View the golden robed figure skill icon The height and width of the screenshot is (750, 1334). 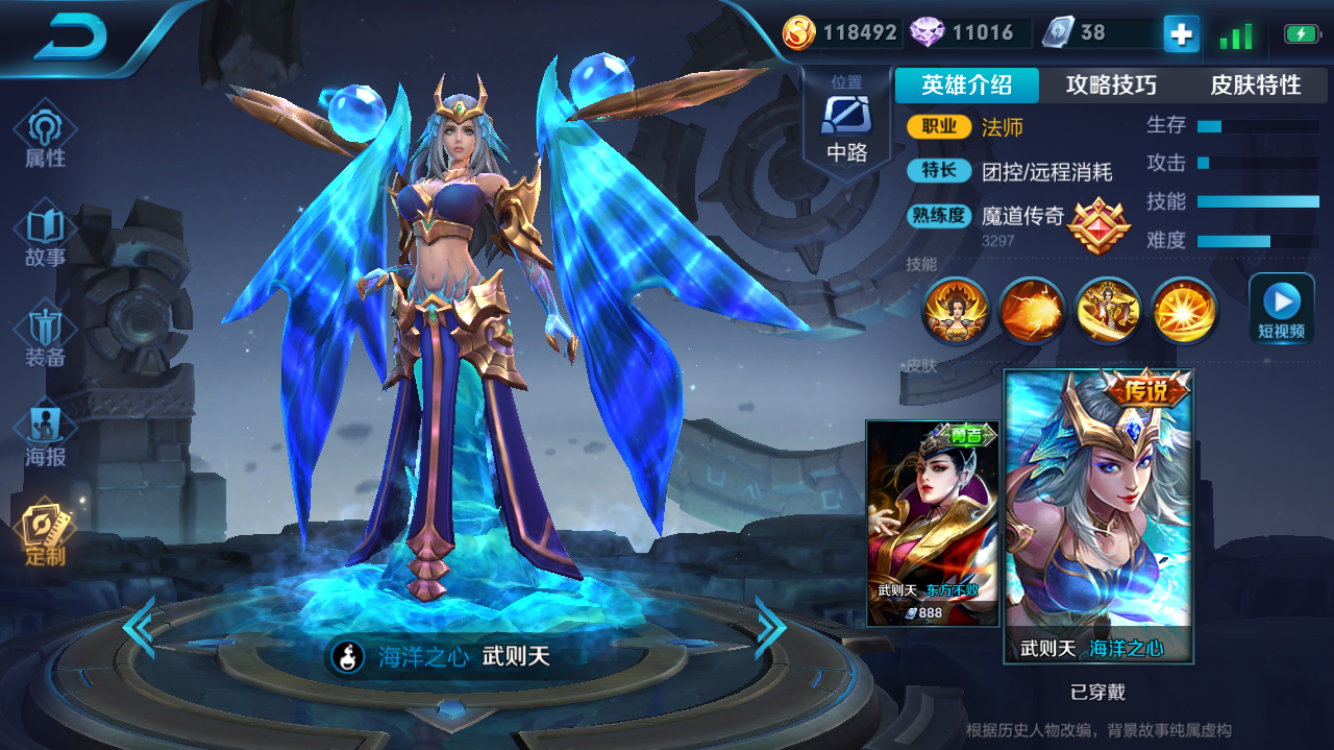pos(1108,310)
